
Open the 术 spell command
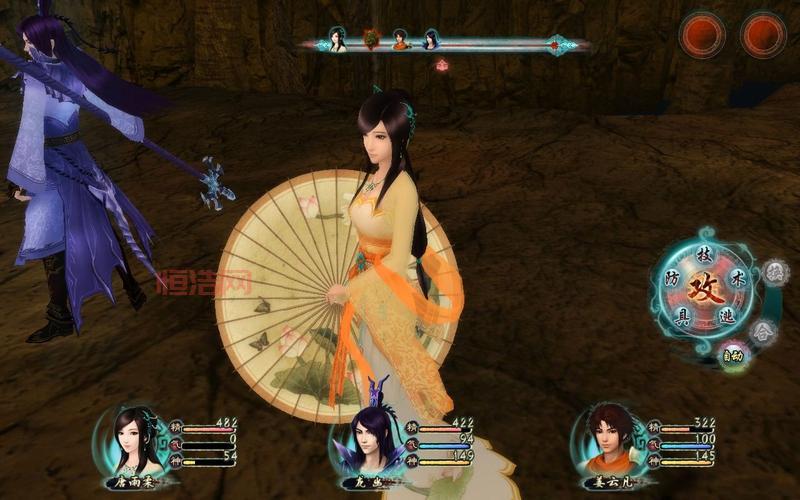point(738,275)
